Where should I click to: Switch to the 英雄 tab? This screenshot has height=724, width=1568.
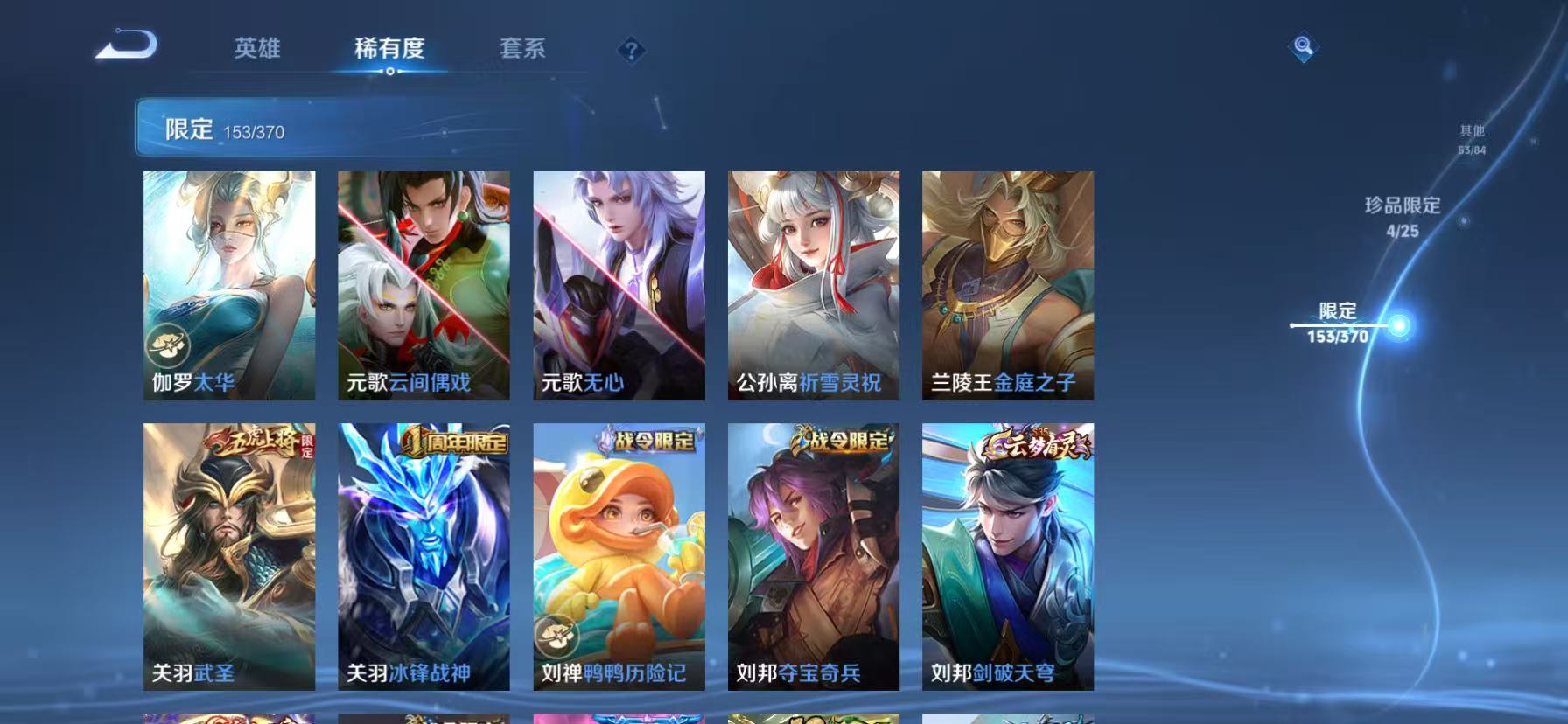(x=258, y=50)
